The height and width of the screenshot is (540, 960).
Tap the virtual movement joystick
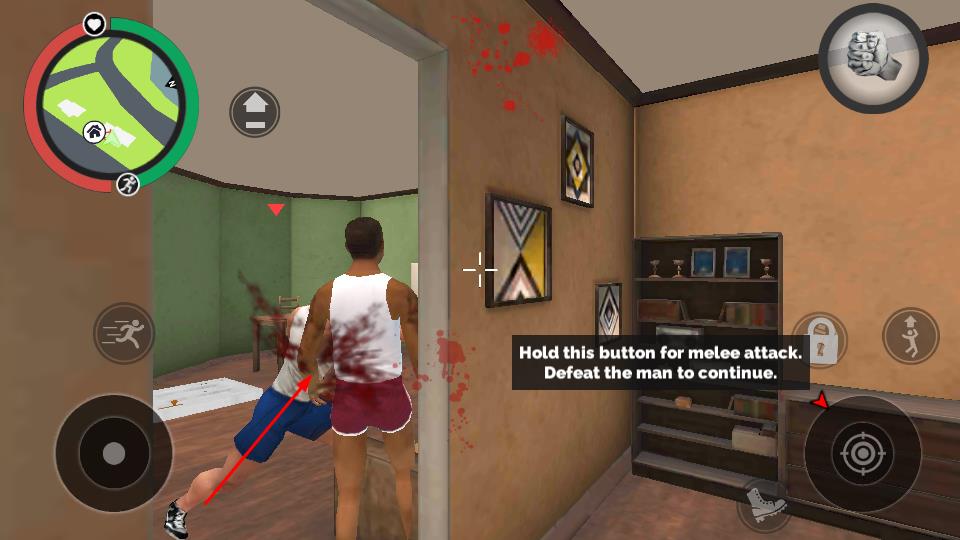114,454
